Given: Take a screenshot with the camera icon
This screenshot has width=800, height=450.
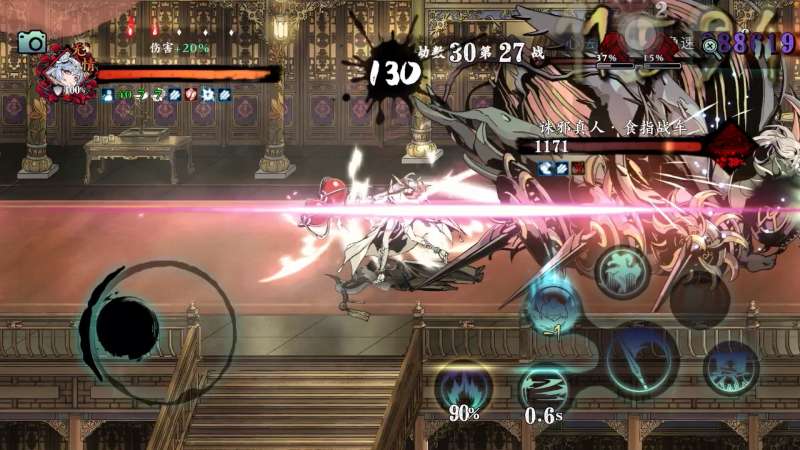Looking at the screenshot, I should (x=32, y=41).
